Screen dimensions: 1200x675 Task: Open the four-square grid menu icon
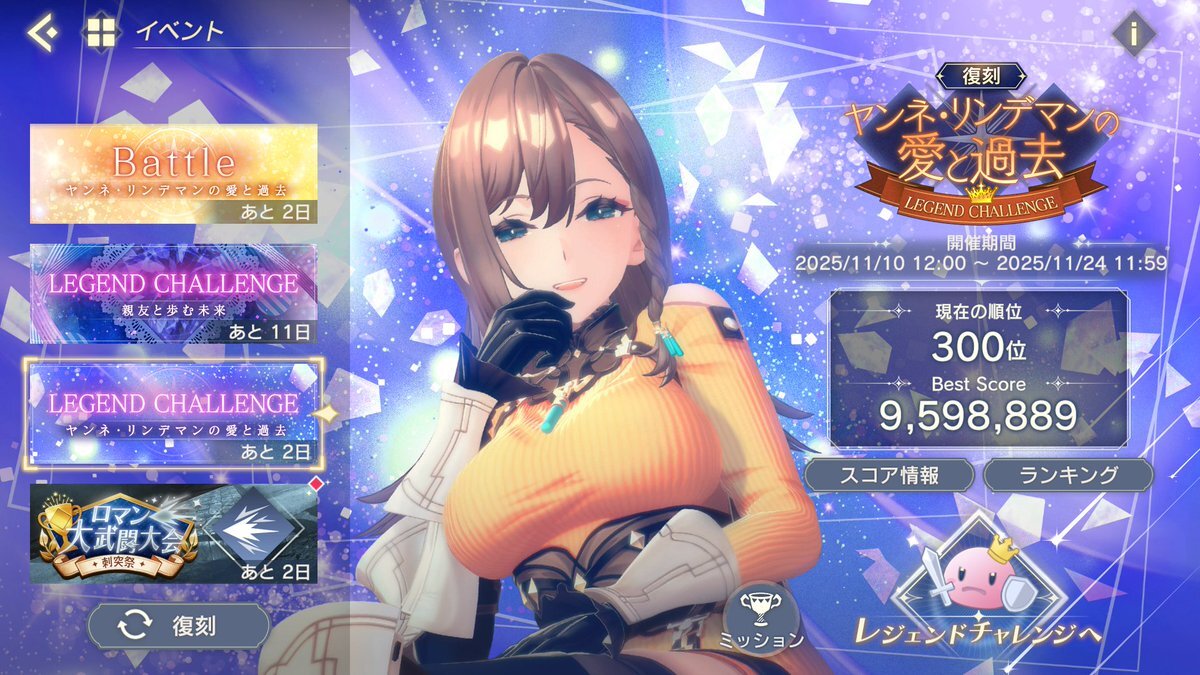[100, 32]
